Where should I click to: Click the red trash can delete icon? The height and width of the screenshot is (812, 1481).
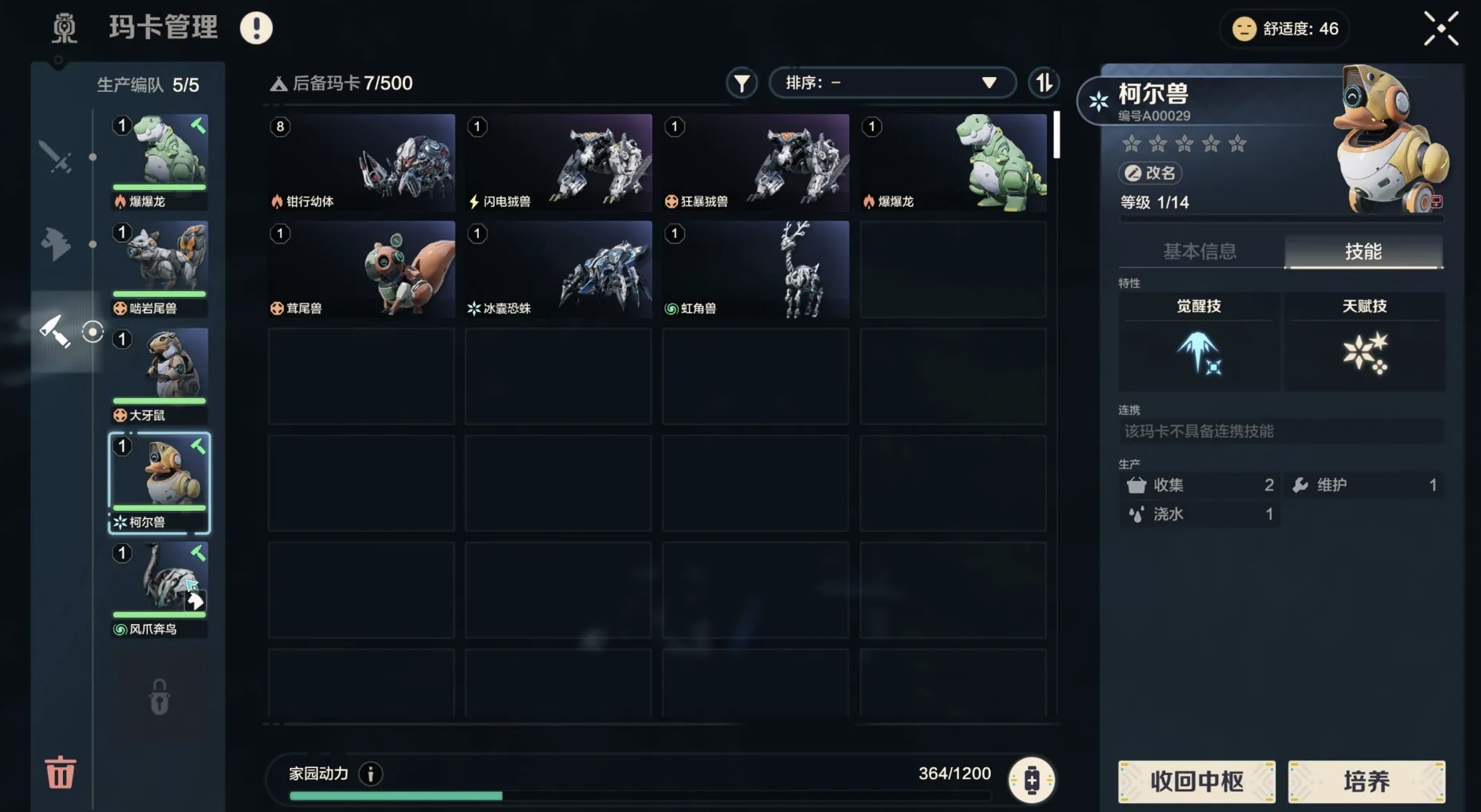pos(61,772)
